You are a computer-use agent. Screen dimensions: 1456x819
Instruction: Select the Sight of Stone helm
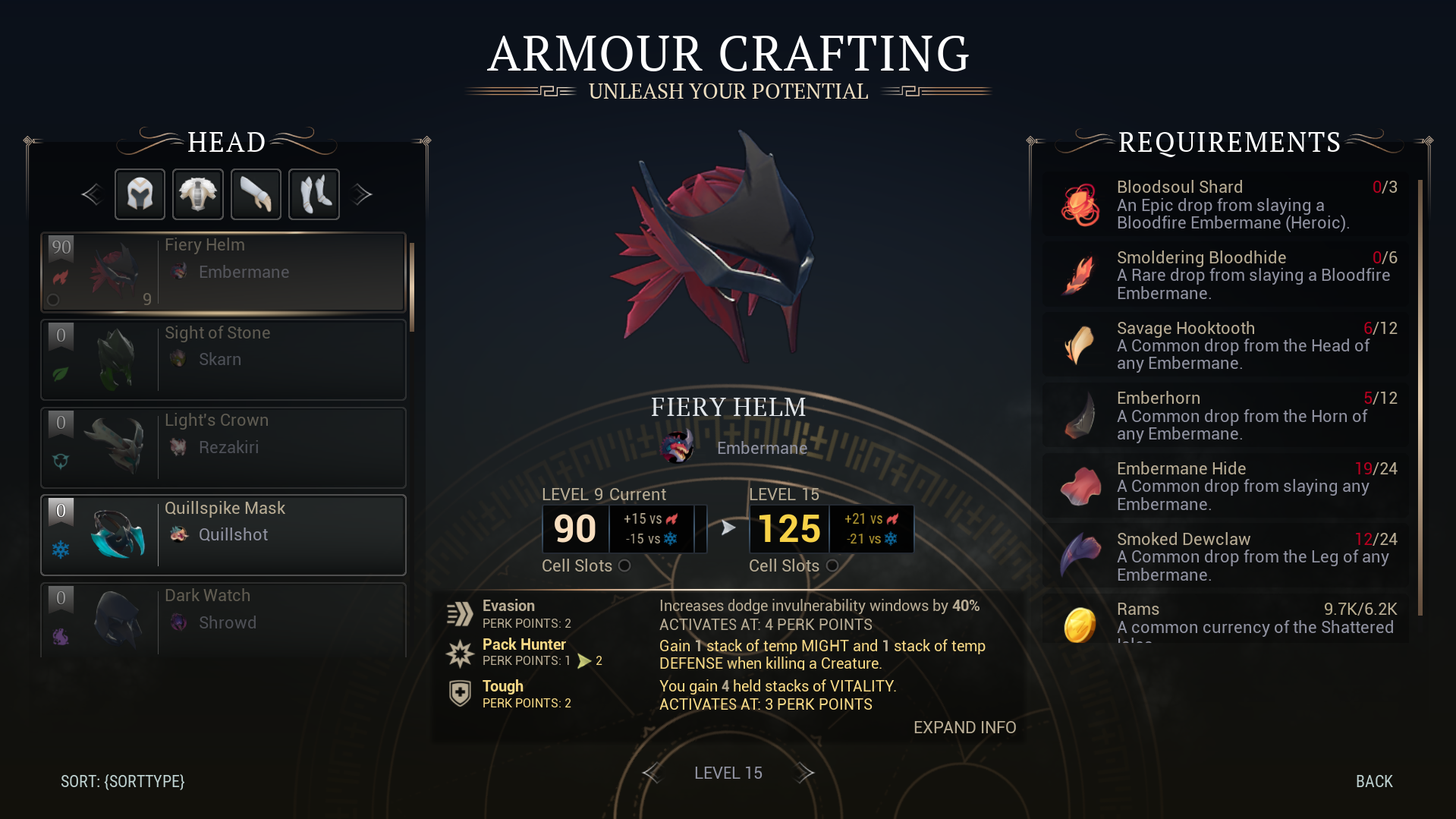(223, 359)
